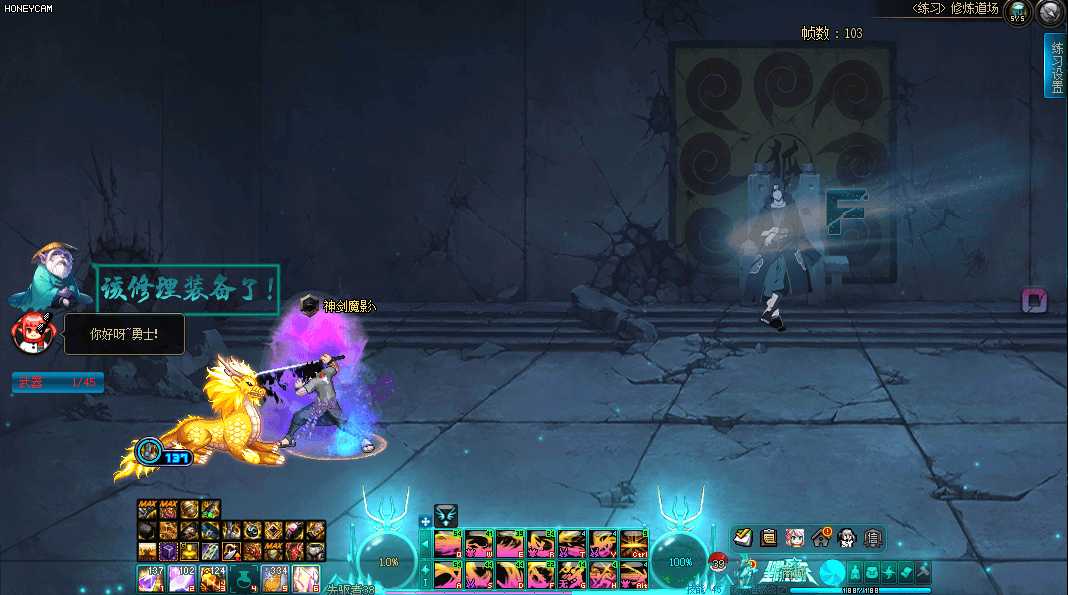Select the empty potion quick slot 4
The height and width of the screenshot is (595, 1068).
(x=243, y=578)
